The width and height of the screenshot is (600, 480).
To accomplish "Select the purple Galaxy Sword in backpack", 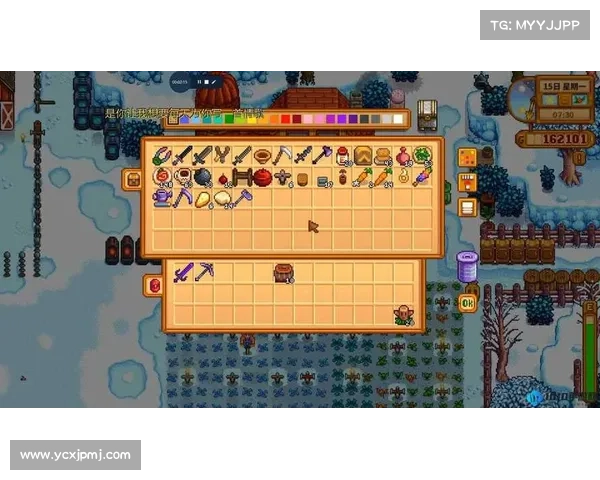I will click(183, 272).
